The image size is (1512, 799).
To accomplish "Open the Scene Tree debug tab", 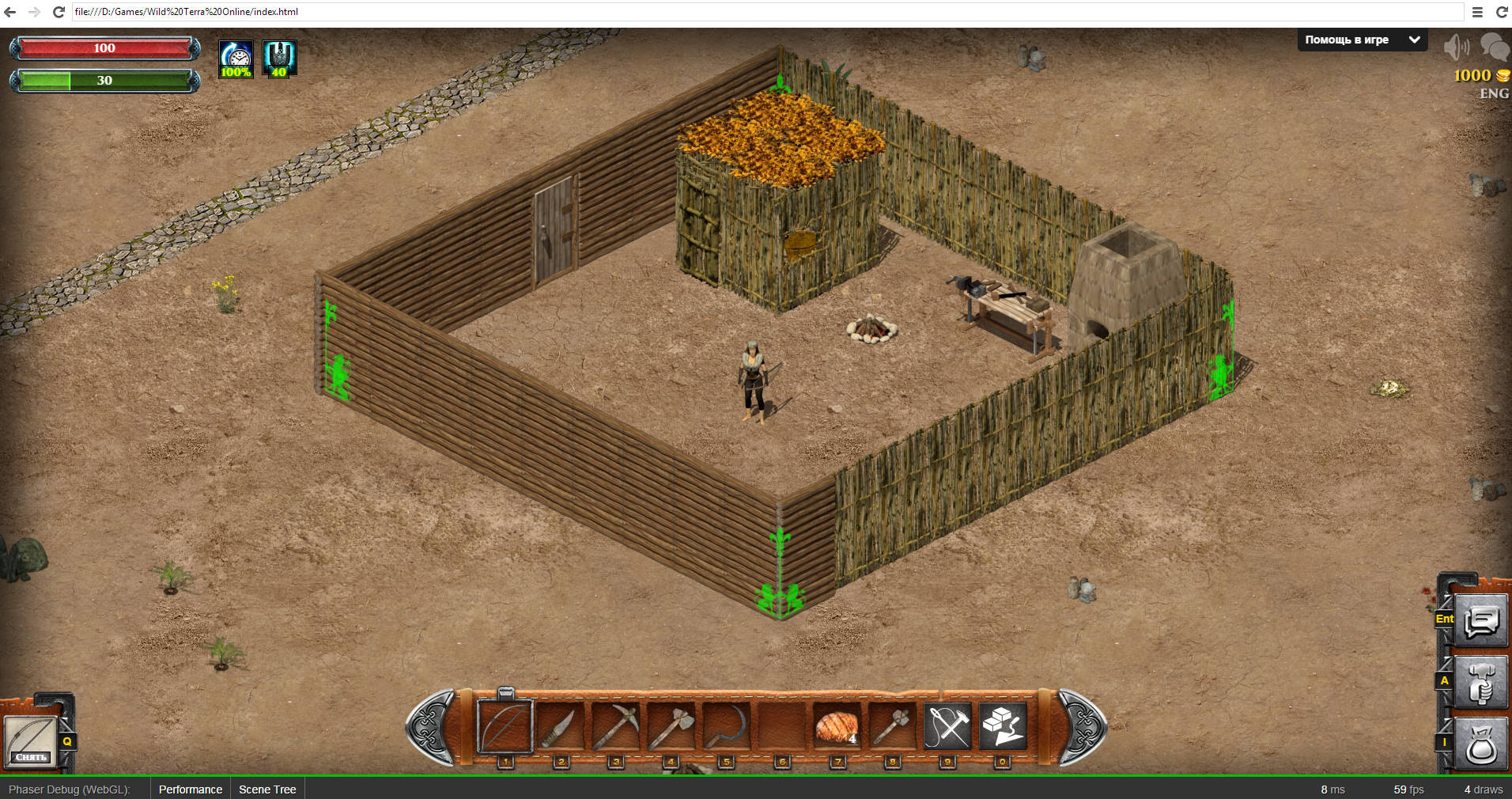I will point(267,790).
